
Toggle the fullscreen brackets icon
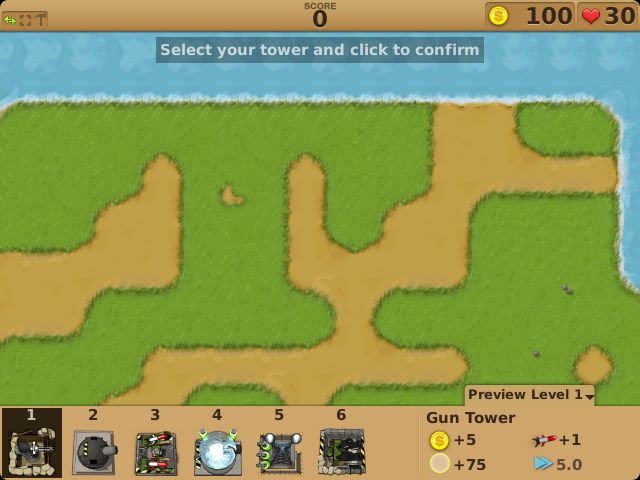[x=25, y=19]
